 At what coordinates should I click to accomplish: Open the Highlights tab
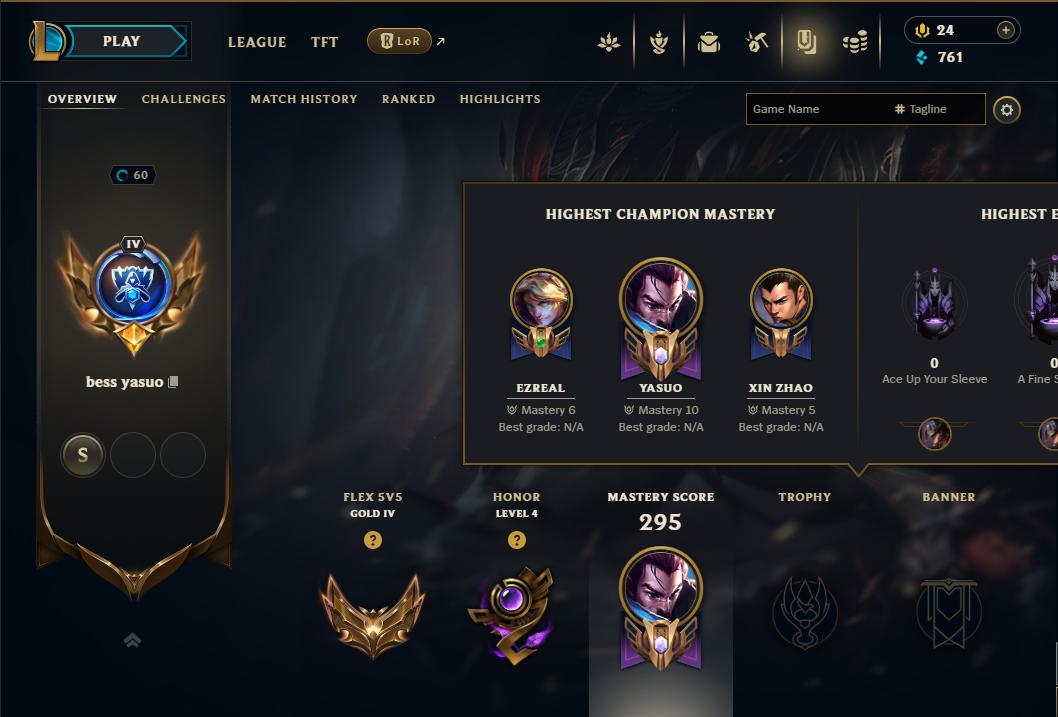coord(500,99)
